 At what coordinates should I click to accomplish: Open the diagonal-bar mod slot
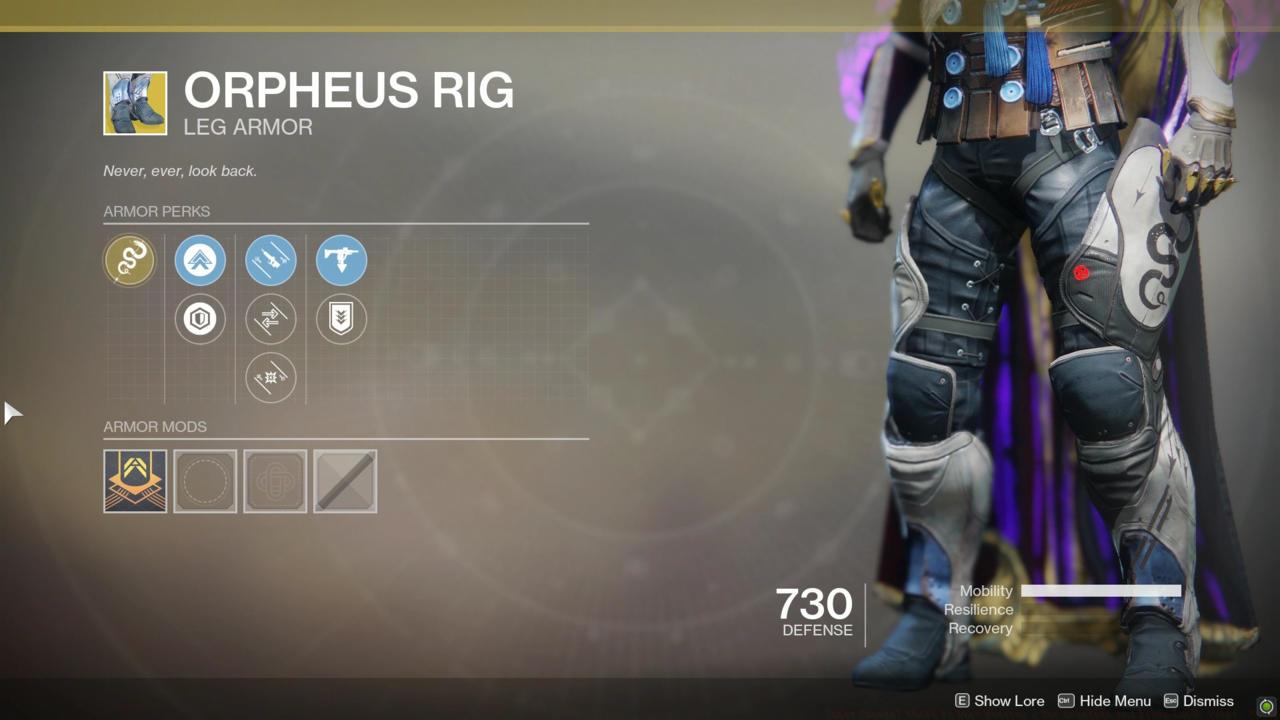345,481
